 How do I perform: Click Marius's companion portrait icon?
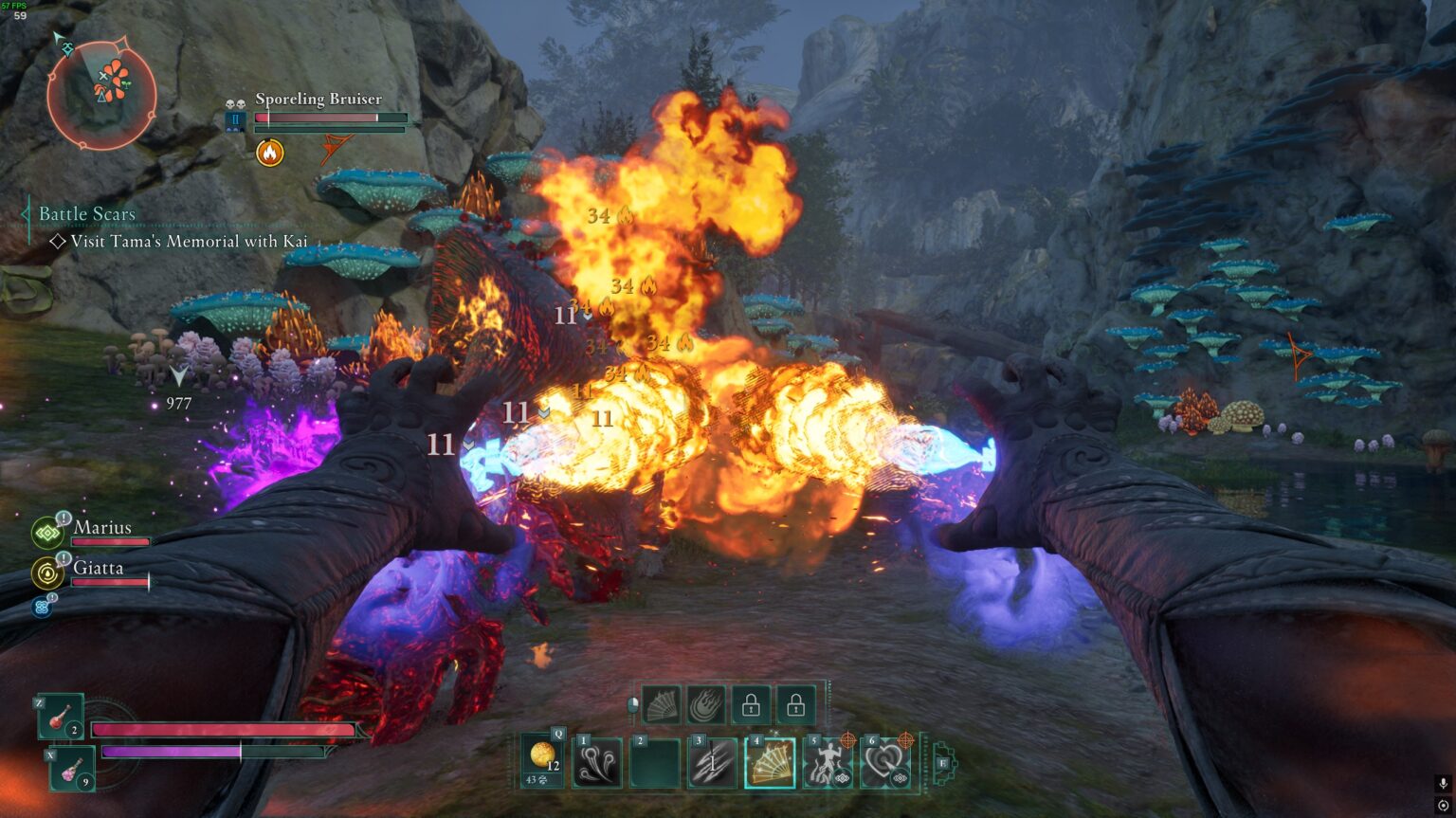pyautogui.click(x=46, y=534)
